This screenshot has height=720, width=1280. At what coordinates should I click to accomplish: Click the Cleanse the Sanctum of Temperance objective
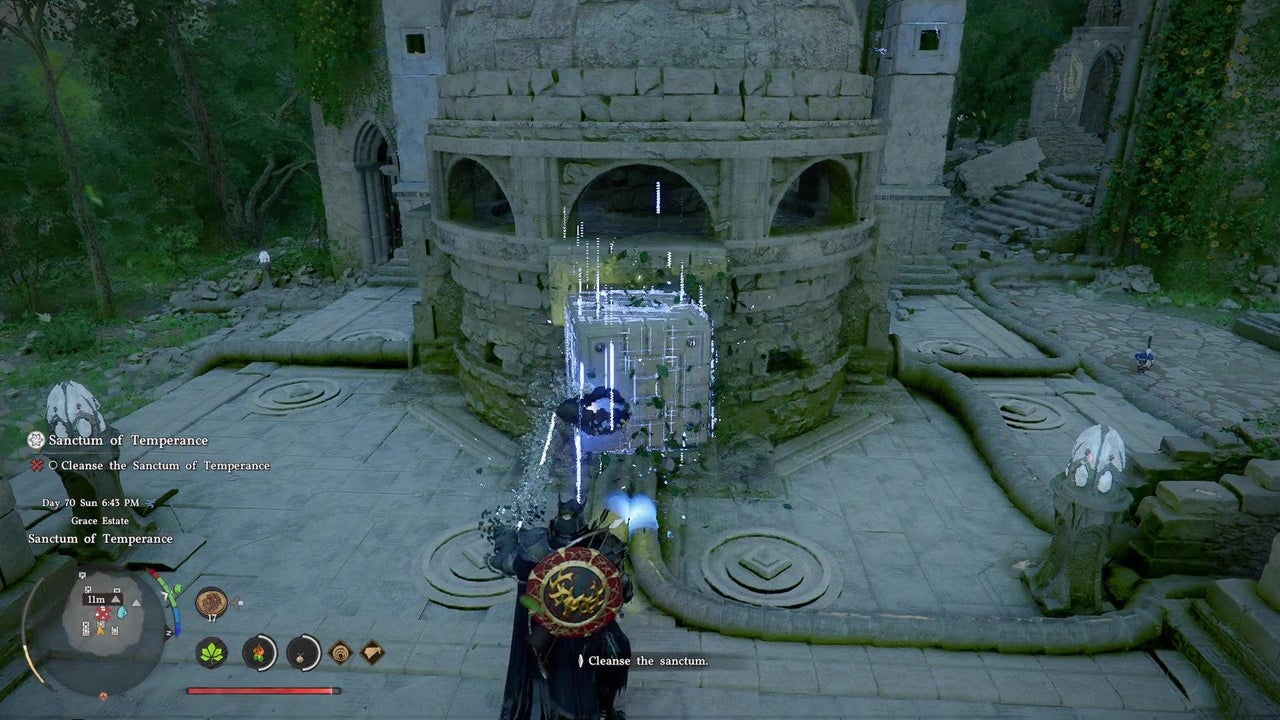point(164,465)
